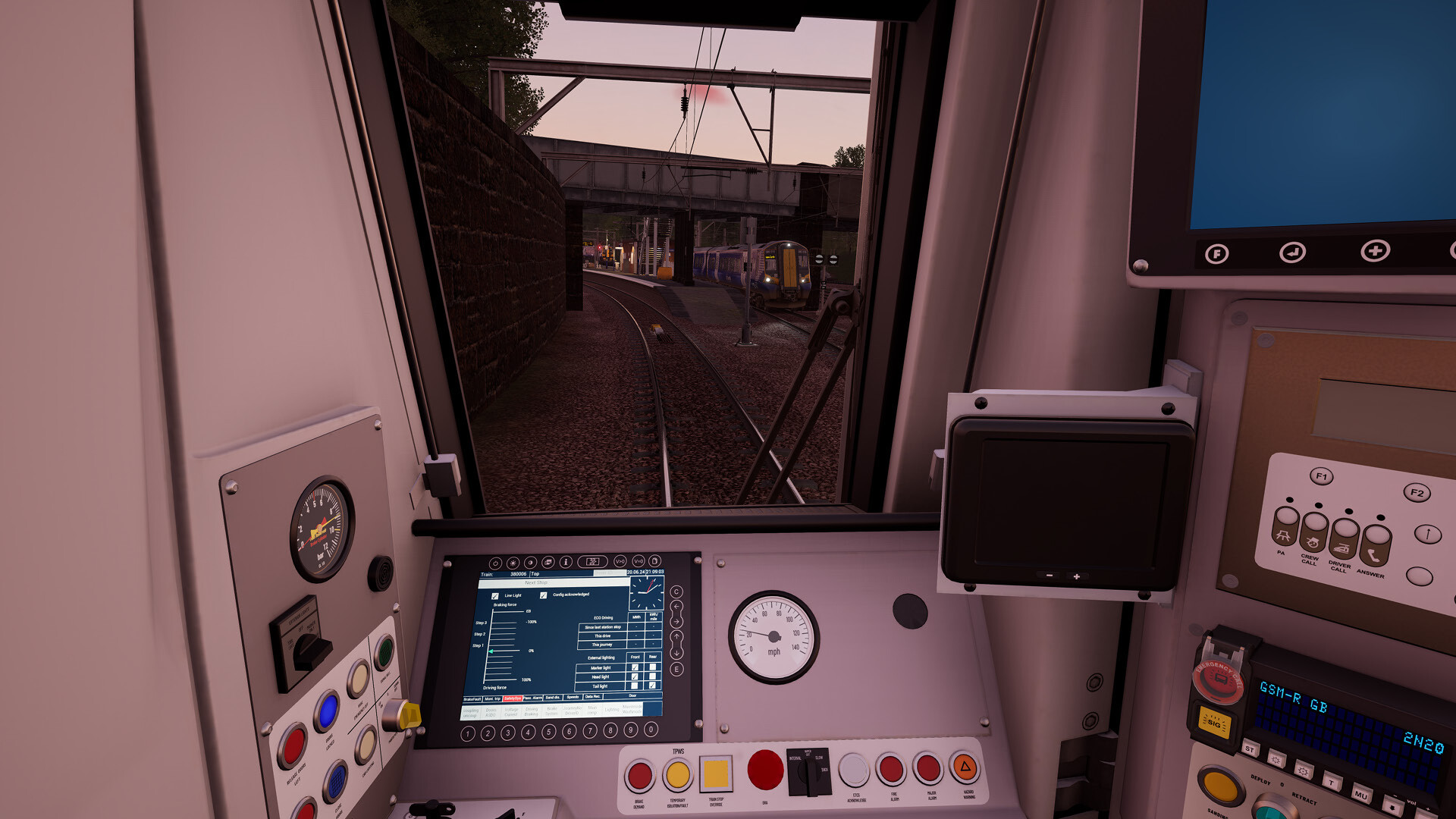The width and height of the screenshot is (1456, 819).
Task: Select the info icon above the TMS screen
Action: point(566,563)
